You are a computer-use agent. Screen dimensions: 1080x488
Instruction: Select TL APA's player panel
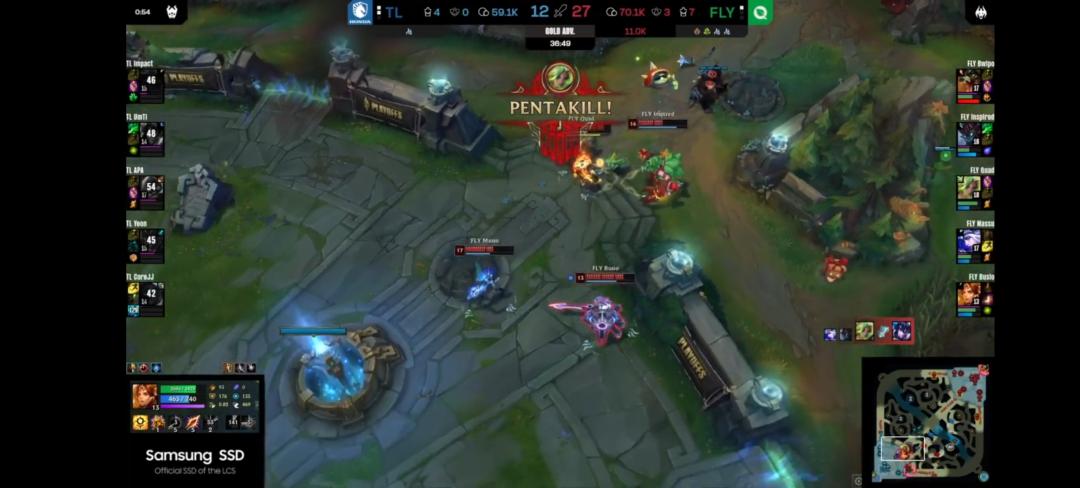145,189
